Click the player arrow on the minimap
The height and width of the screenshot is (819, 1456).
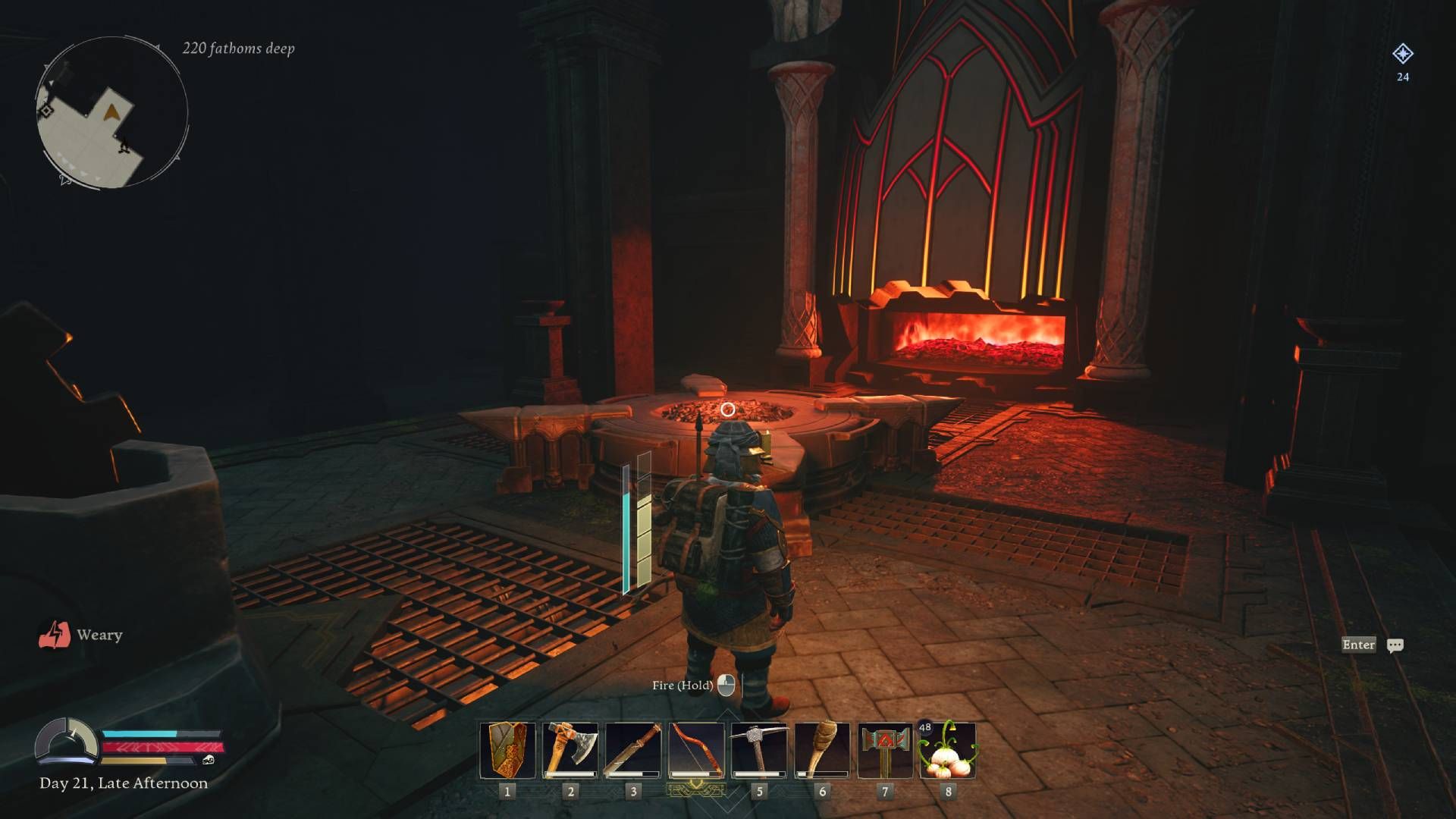(112, 111)
